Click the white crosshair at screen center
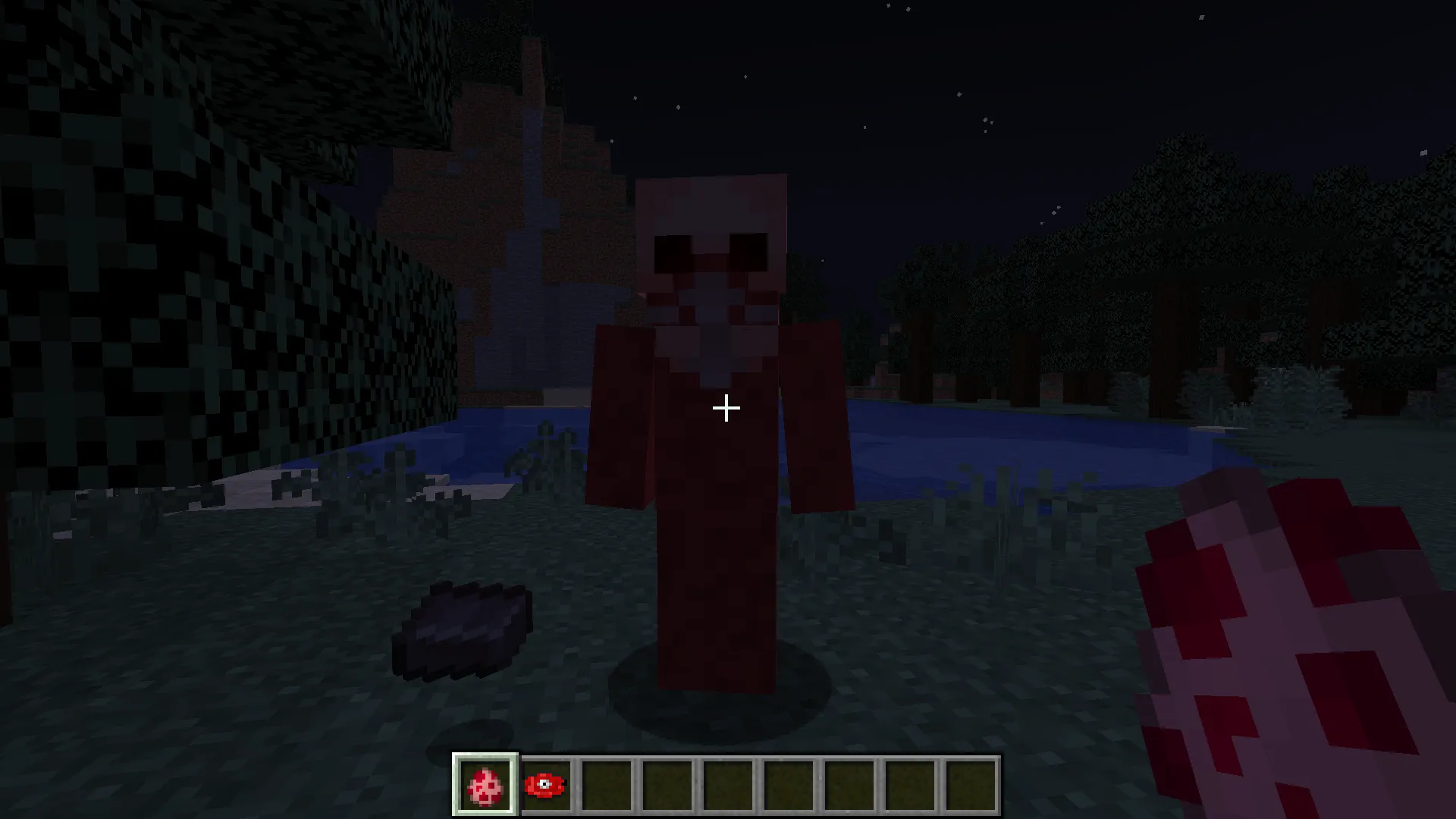Screen dimensions: 1456x819 (726, 408)
